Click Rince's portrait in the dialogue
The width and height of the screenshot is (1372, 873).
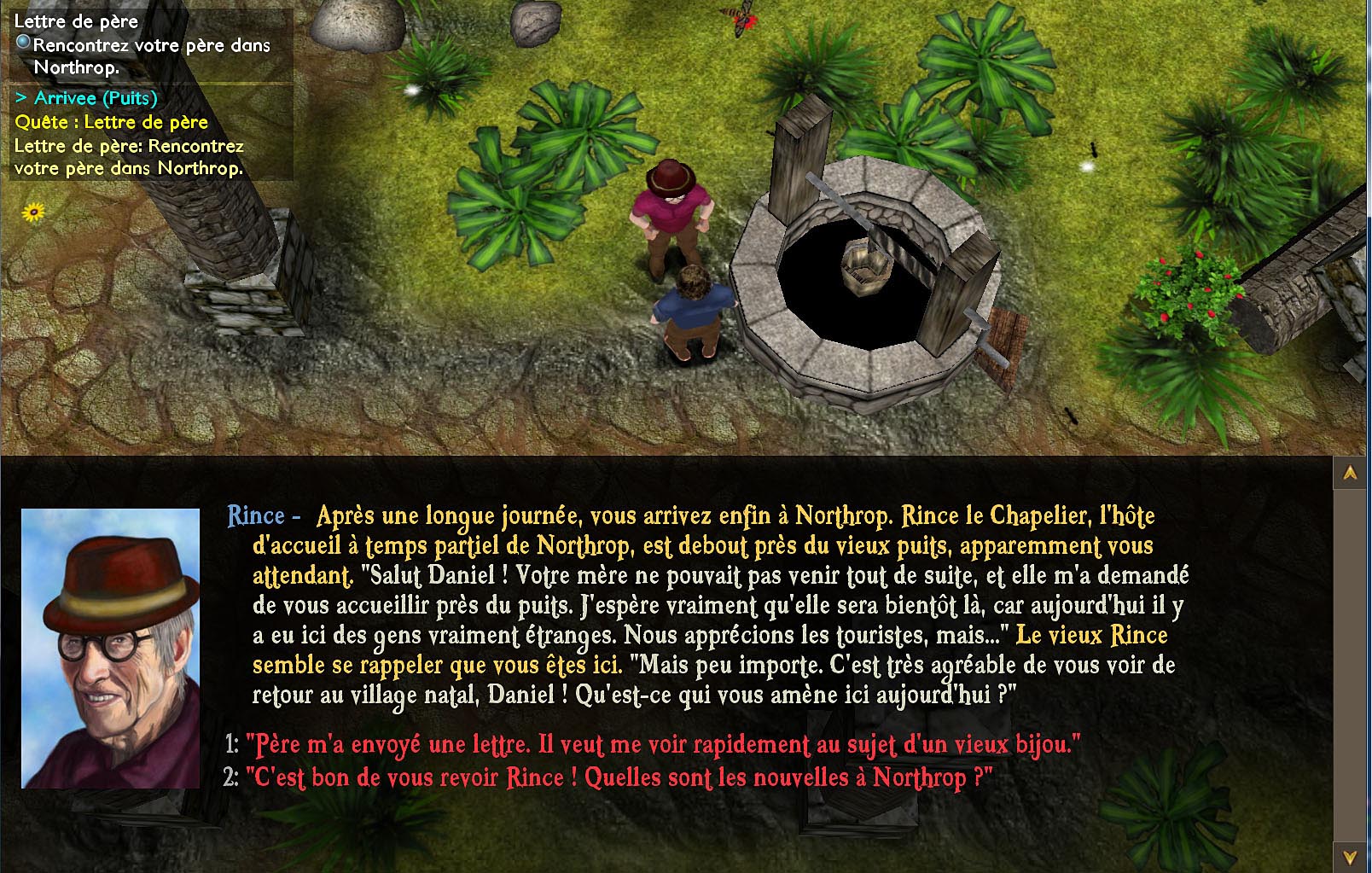click(x=110, y=649)
